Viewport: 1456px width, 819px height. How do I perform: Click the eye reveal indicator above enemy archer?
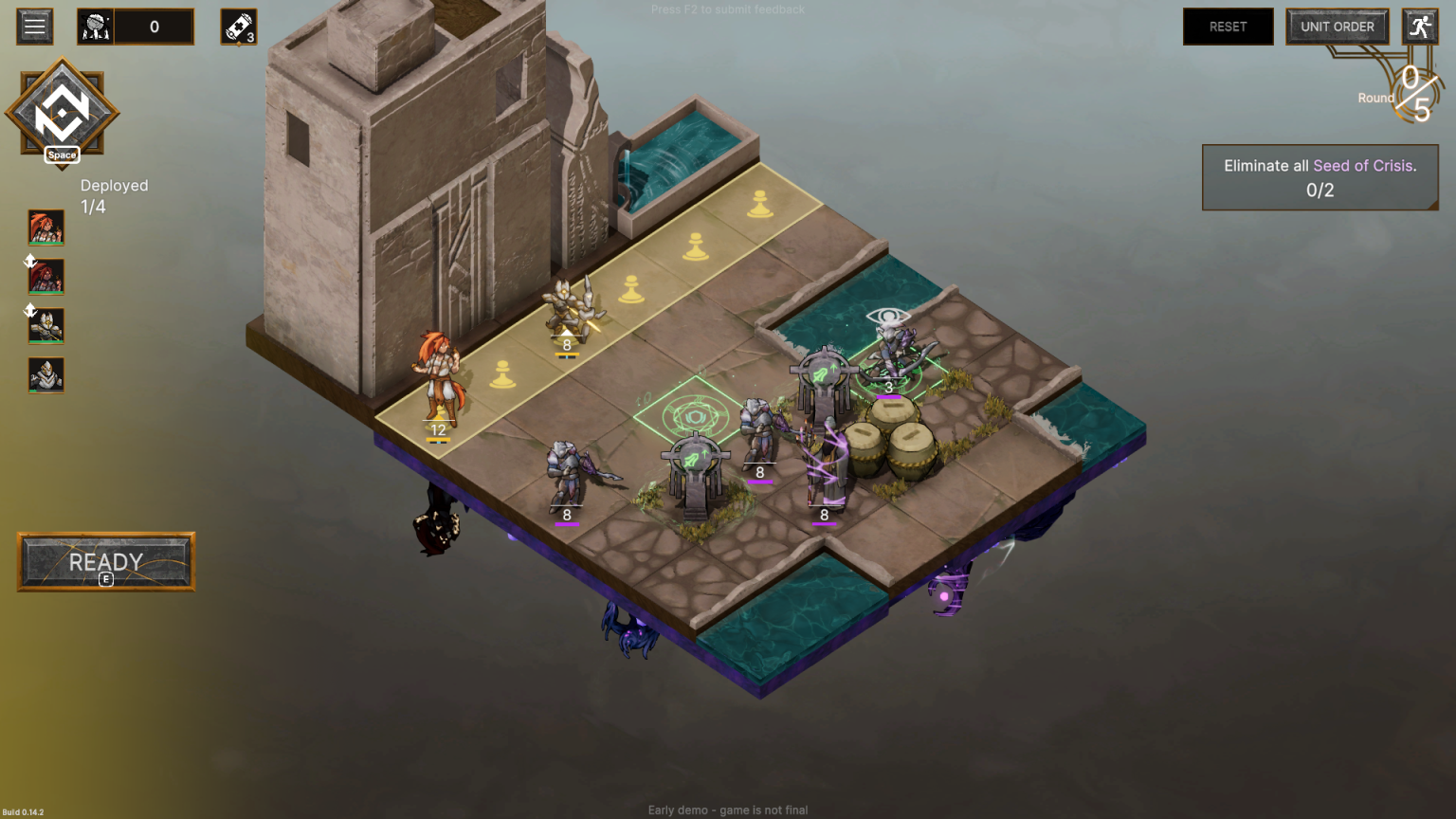click(x=888, y=312)
